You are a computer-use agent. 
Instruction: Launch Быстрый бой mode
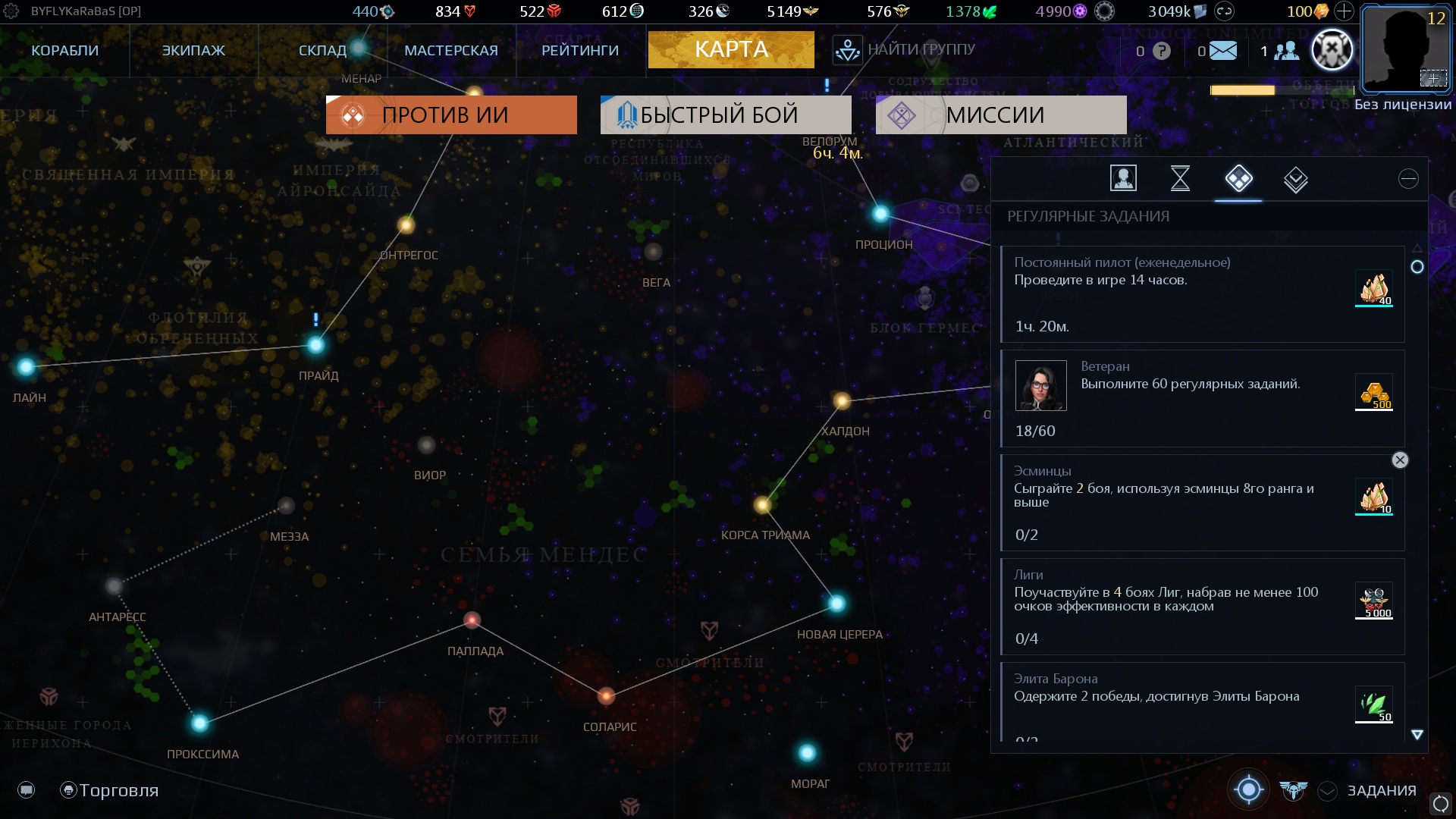[x=726, y=115]
